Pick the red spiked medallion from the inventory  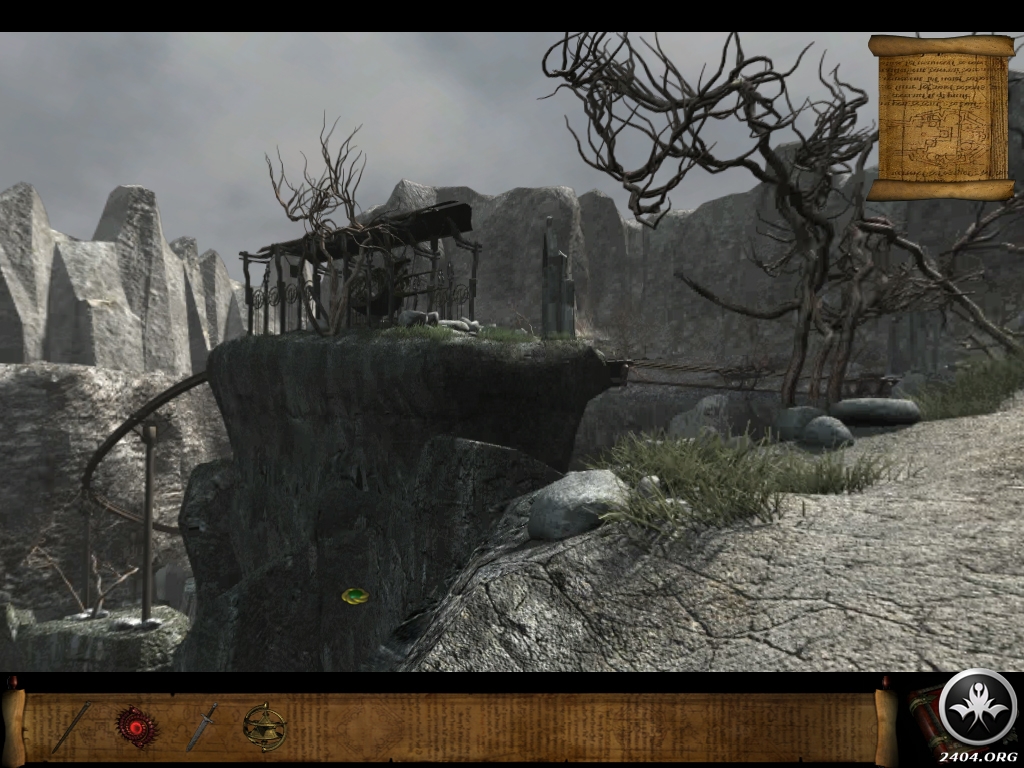tap(137, 726)
